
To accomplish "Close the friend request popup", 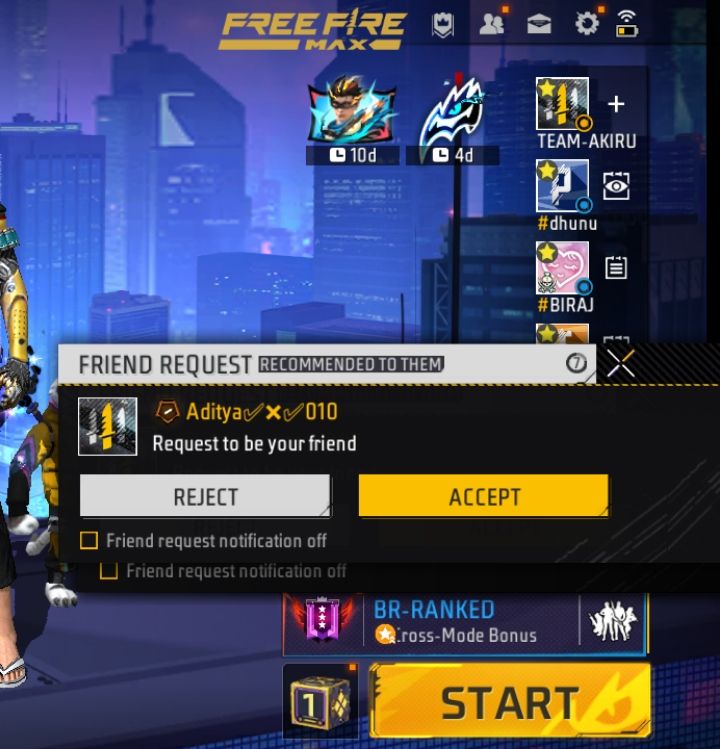I will (621, 364).
